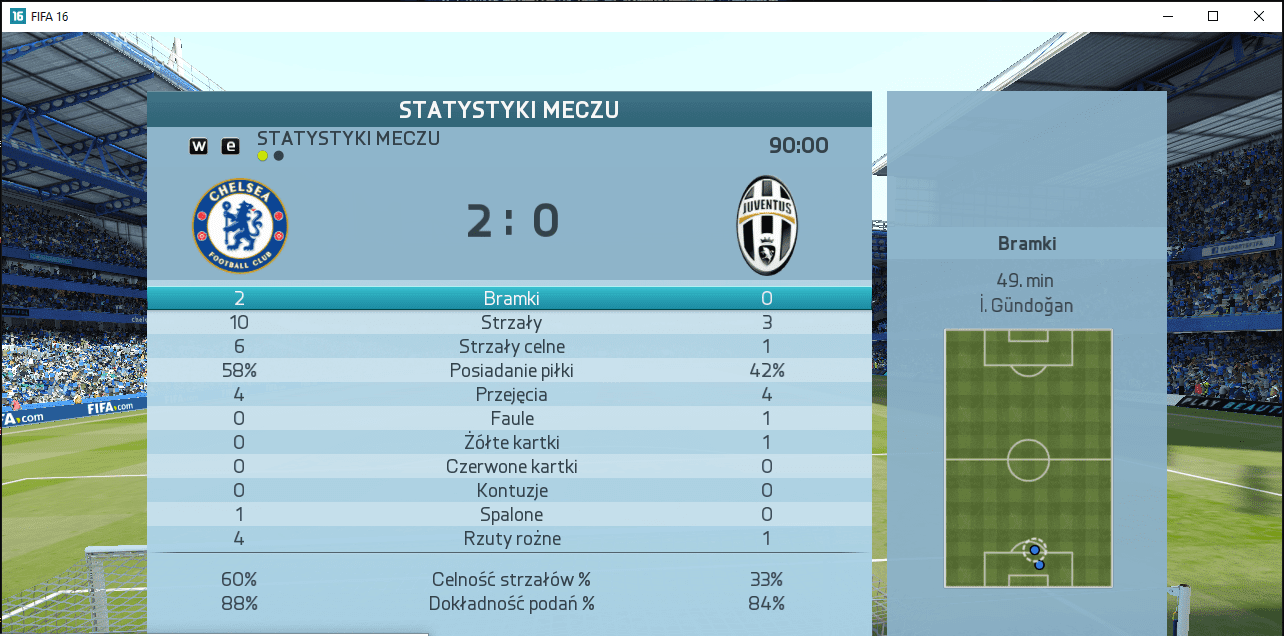Highlight the Spalone row
The height and width of the screenshot is (636, 1284).
pos(511,515)
